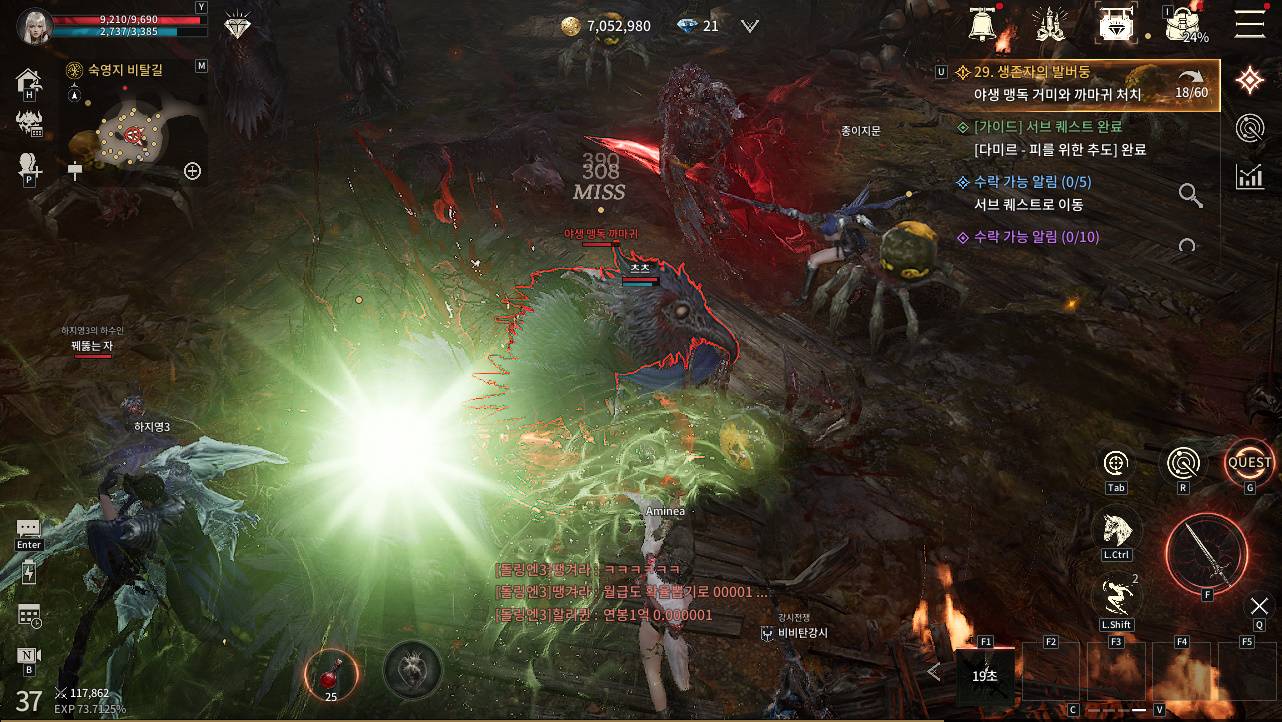
Task: Click the 서브 퀘스트 완료 guide entry
Action: [1050, 138]
